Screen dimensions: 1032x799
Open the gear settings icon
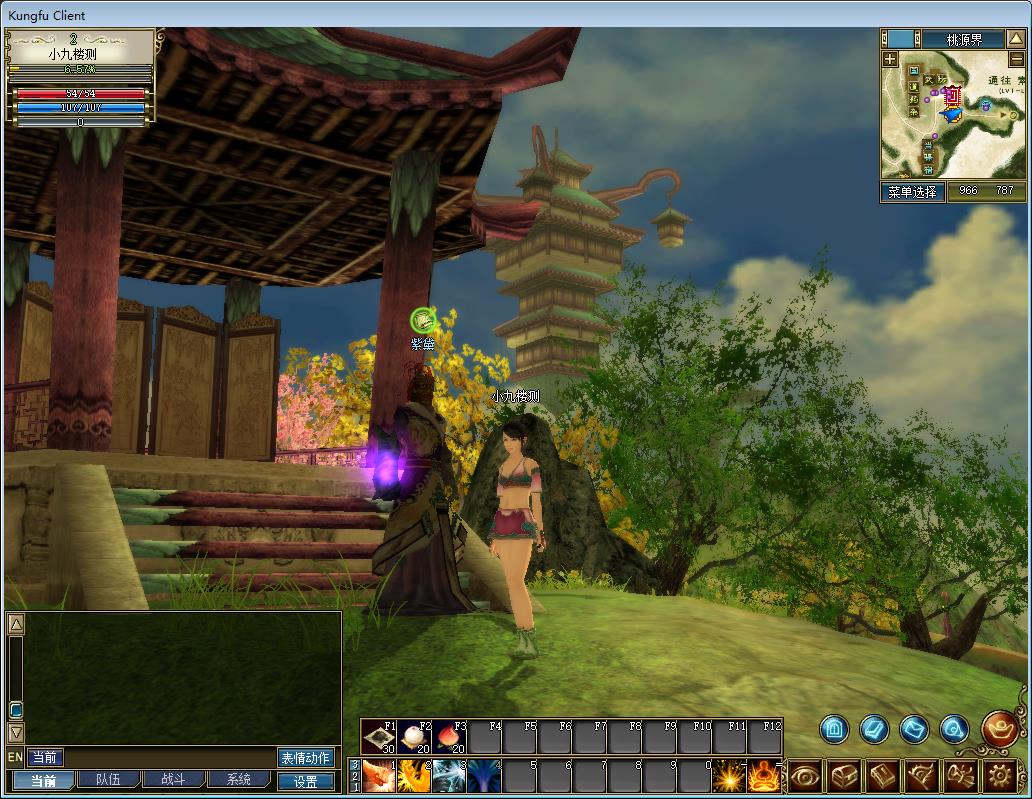(x=1000, y=776)
